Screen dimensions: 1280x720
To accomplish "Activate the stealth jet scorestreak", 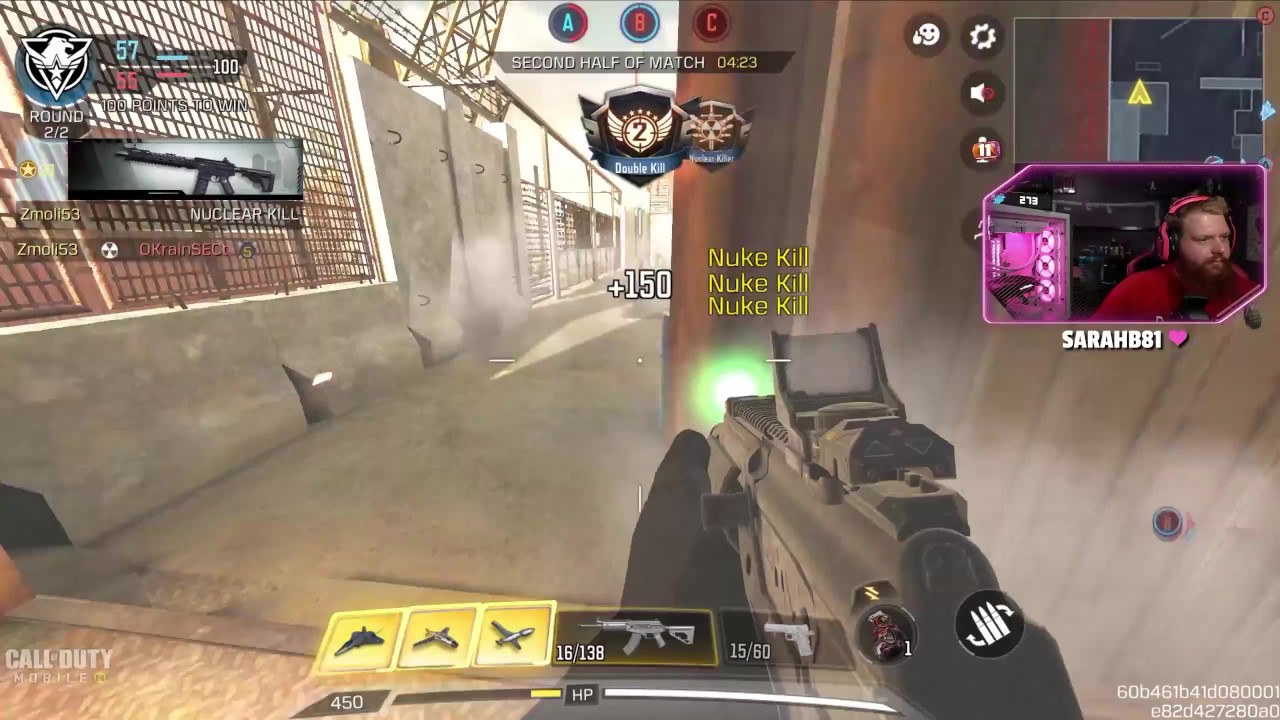I will click(359, 639).
